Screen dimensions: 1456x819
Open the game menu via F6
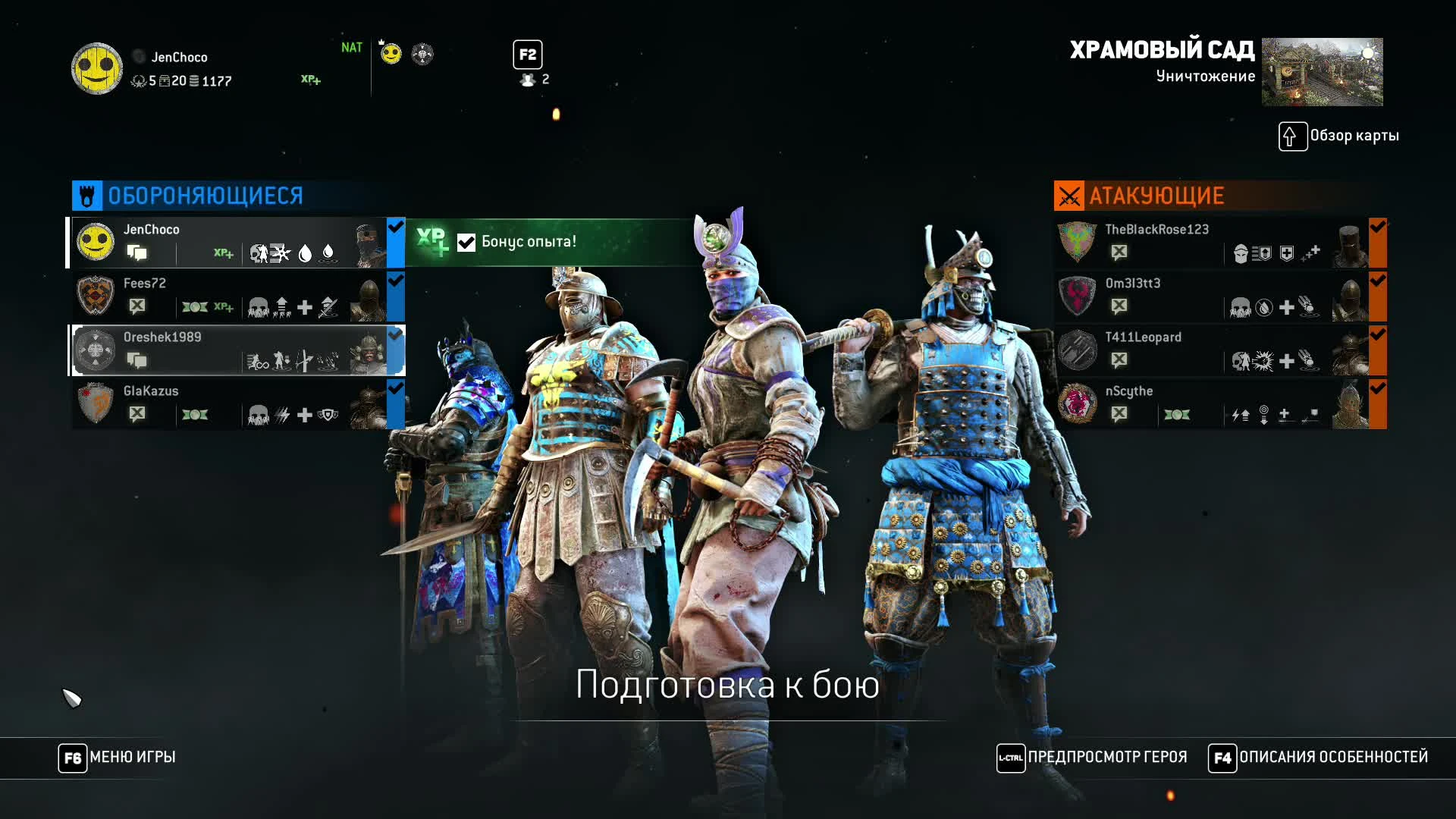[71, 757]
